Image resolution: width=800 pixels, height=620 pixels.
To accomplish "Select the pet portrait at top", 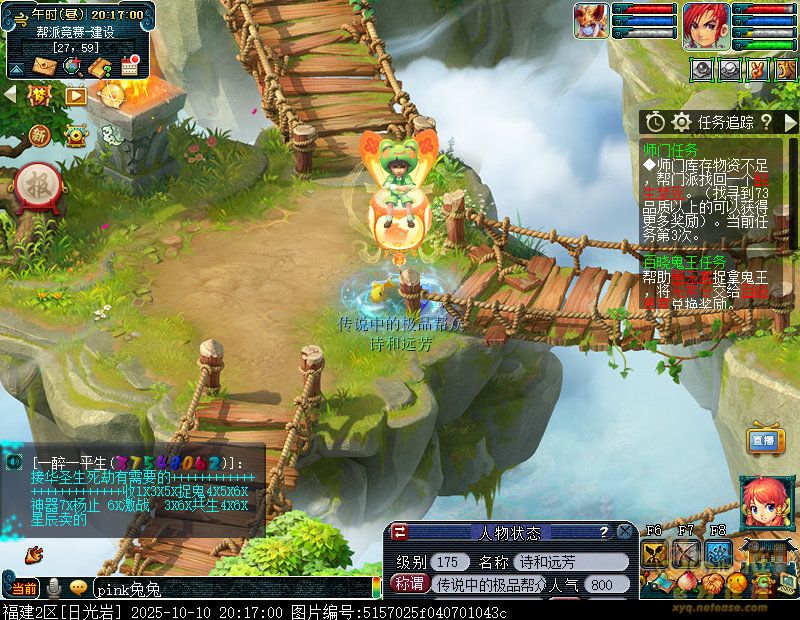I will pyautogui.click(x=590, y=22).
